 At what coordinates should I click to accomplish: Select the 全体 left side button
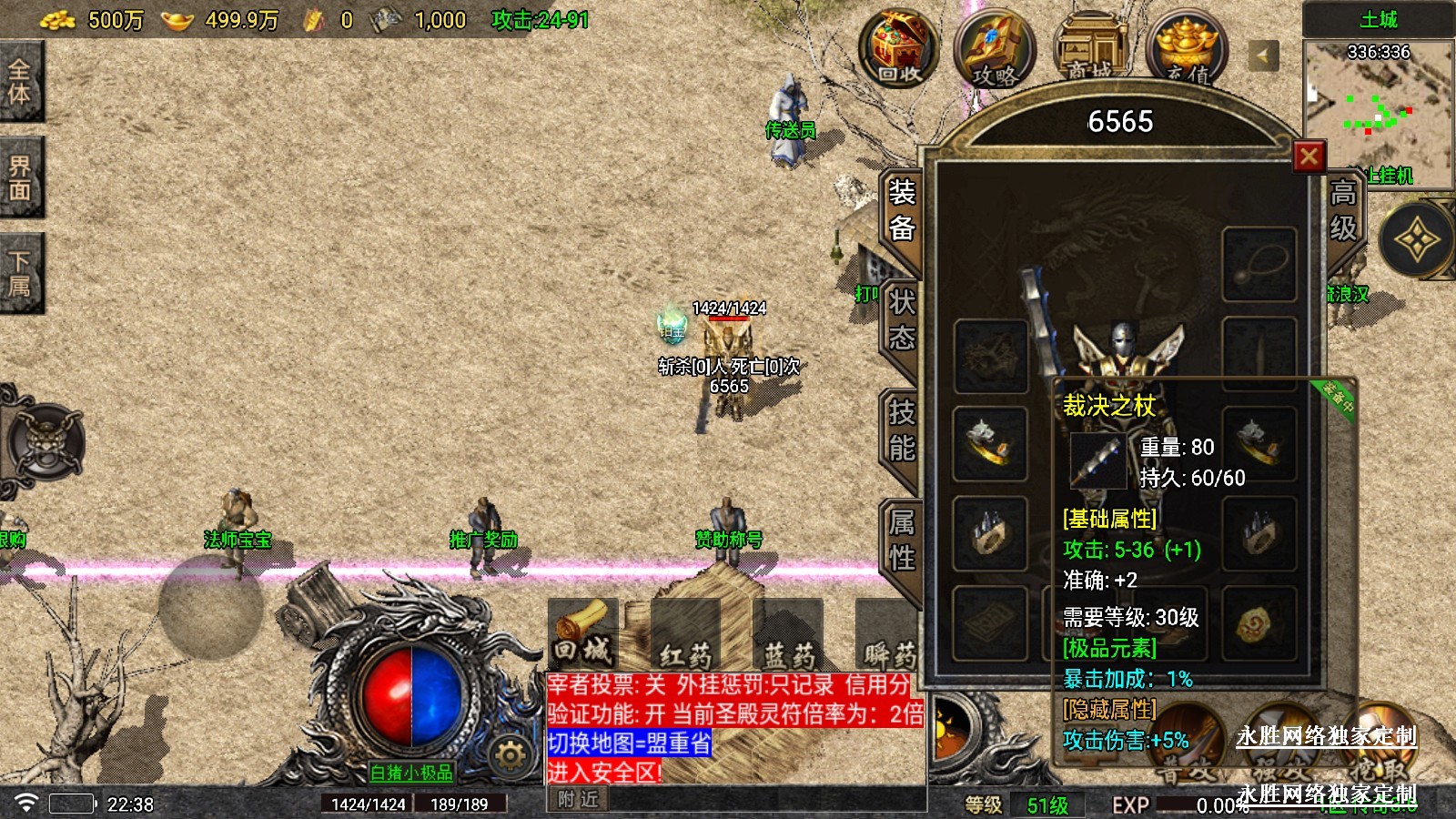point(20,82)
